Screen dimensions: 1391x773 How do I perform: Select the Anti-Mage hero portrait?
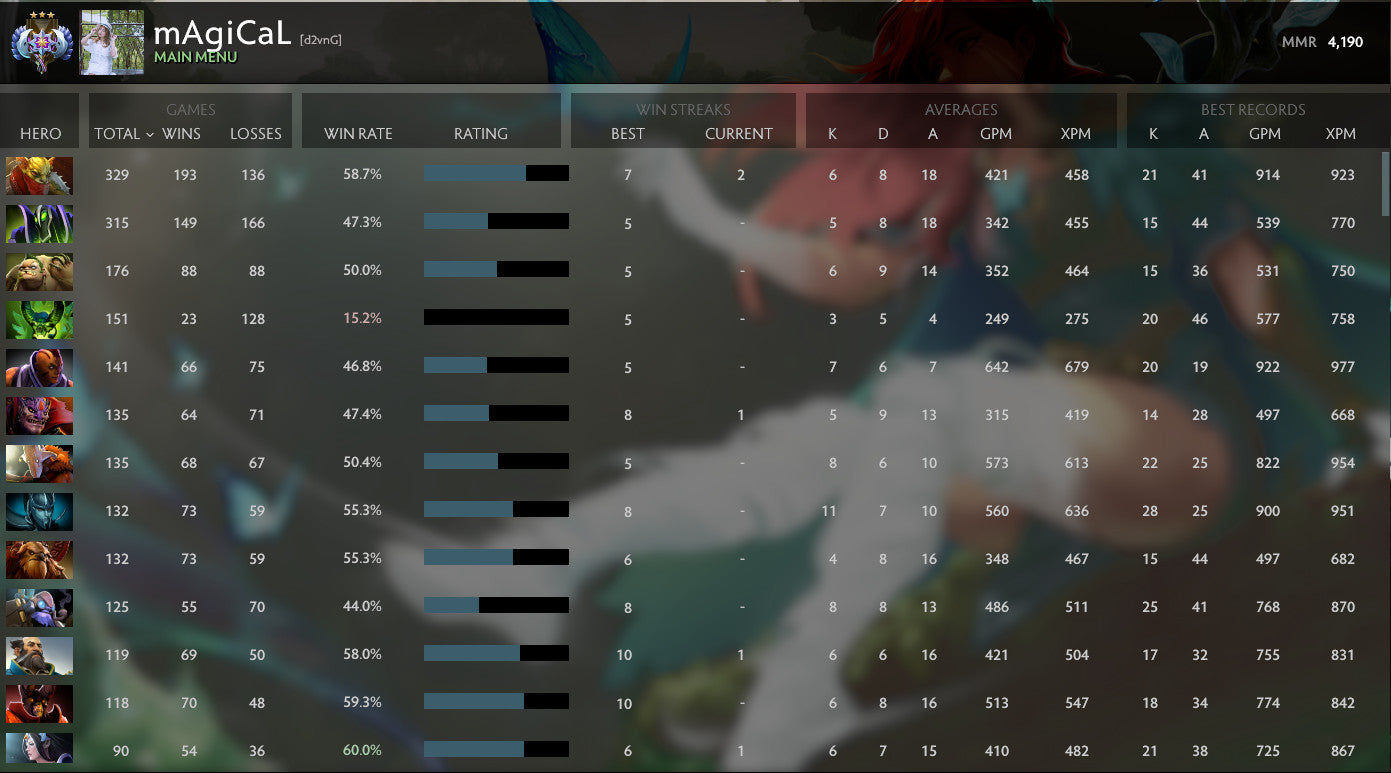point(39,367)
